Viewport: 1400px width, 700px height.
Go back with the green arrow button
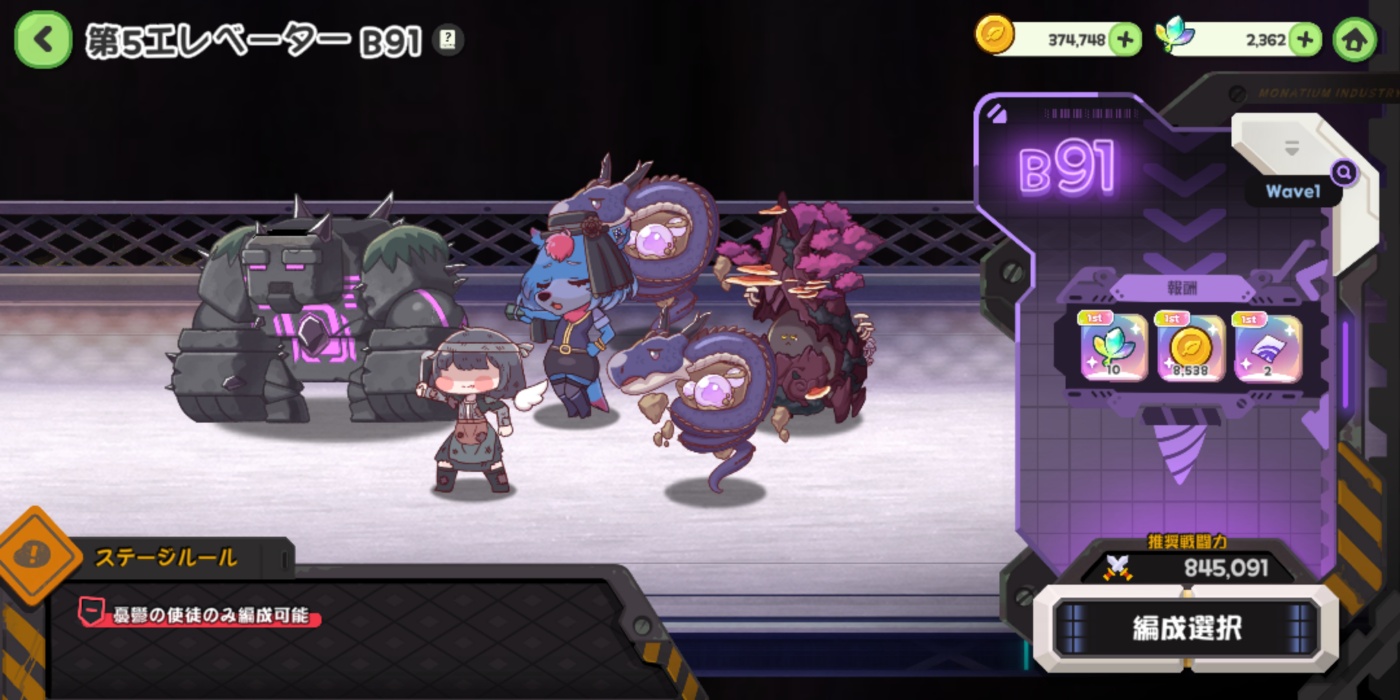[x=42, y=39]
